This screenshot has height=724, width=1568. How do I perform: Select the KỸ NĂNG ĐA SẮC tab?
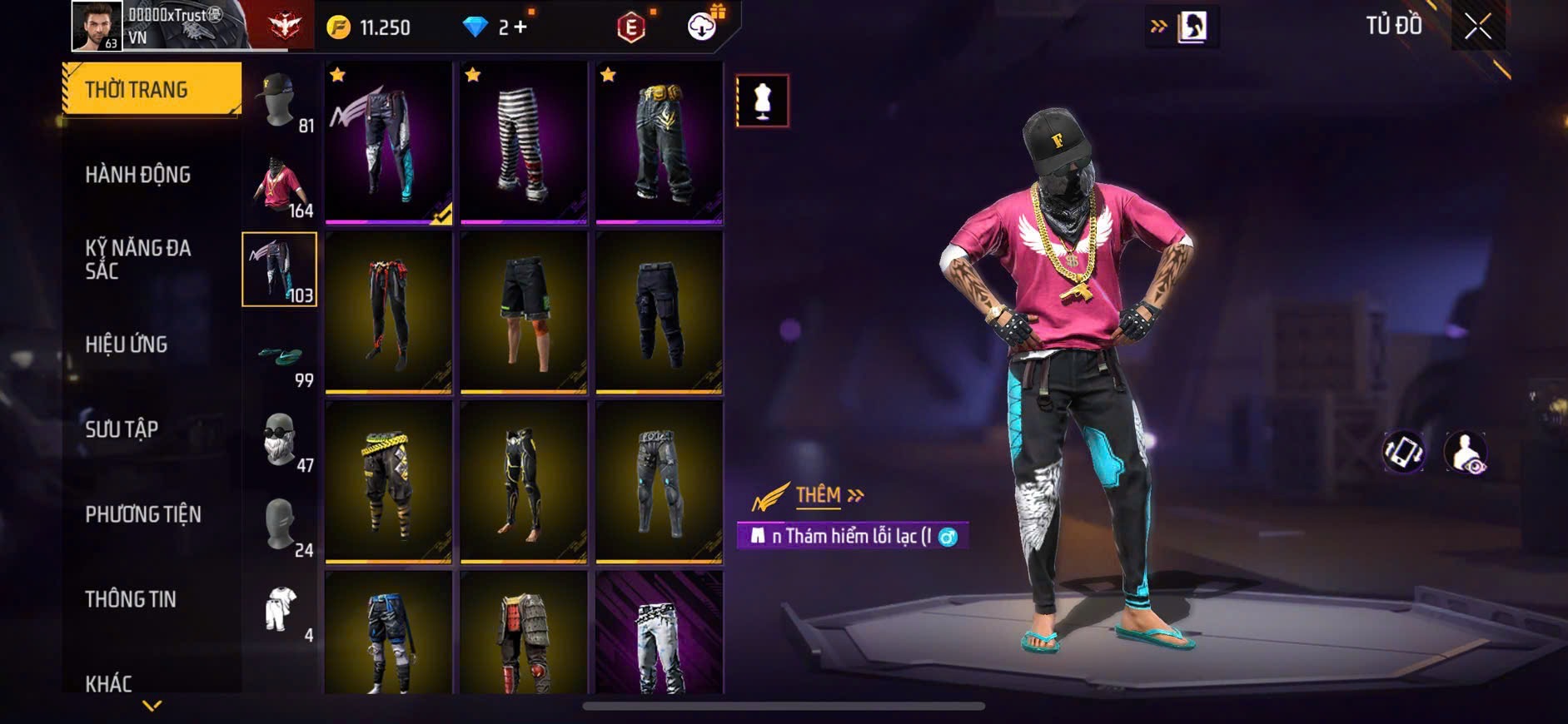138,259
